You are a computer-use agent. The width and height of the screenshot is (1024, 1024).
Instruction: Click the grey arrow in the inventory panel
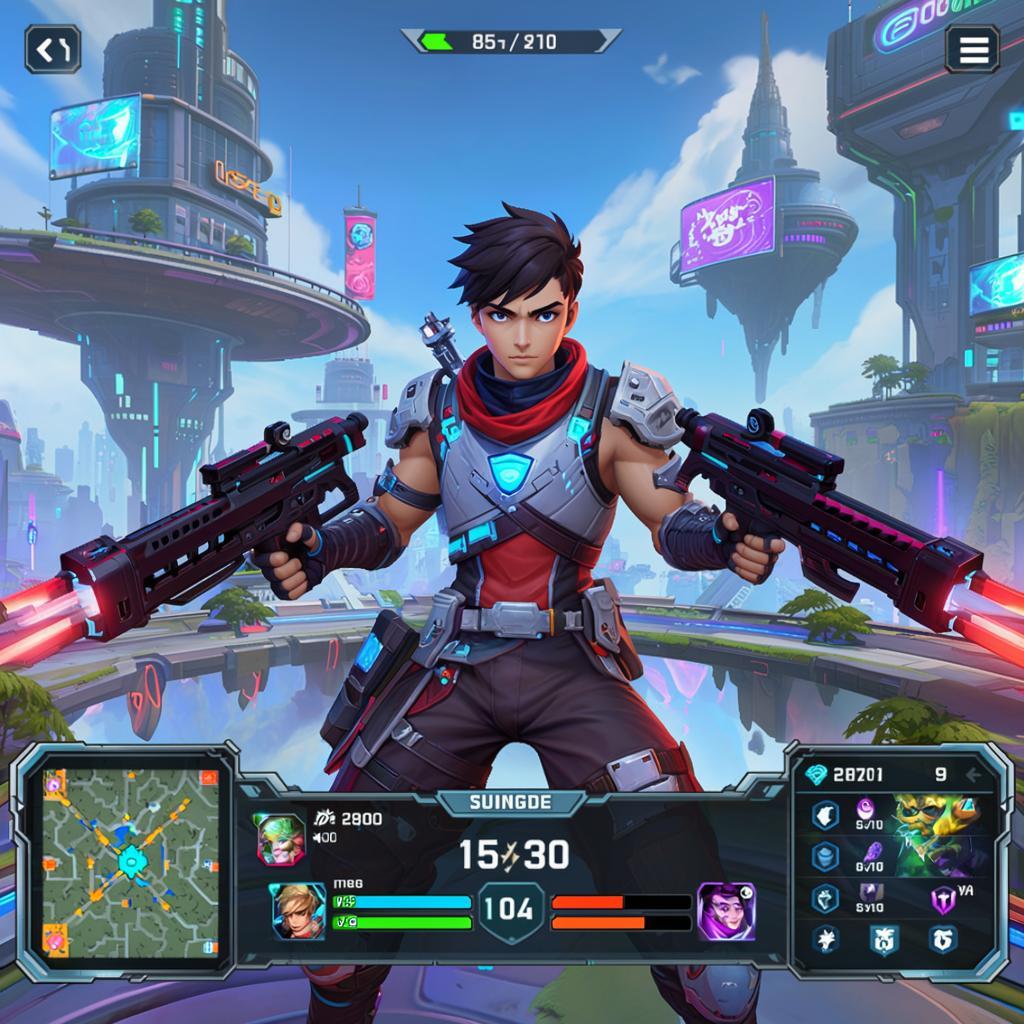[972, 774]
